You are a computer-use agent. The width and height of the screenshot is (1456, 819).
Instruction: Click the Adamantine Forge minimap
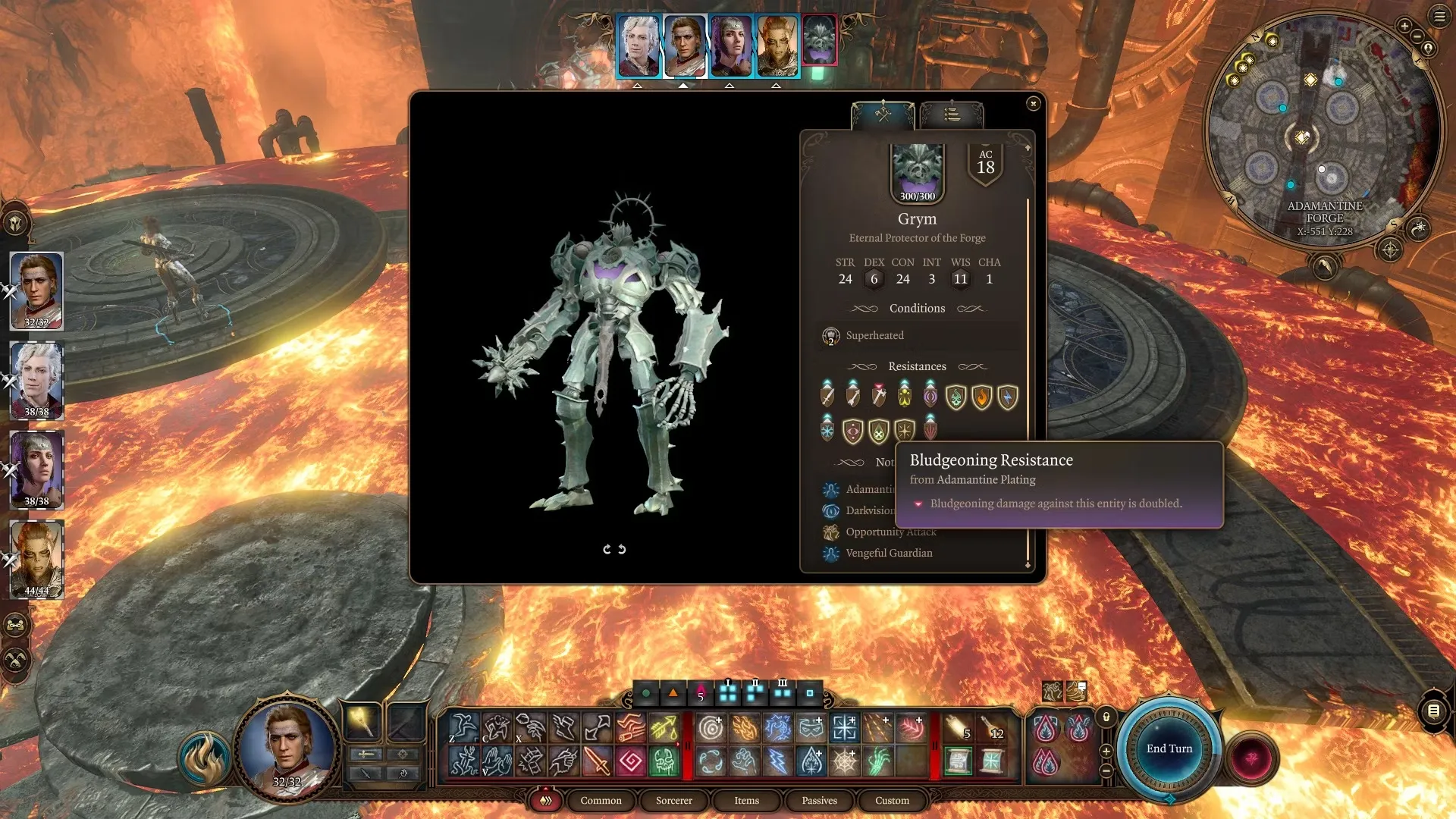1323,129
